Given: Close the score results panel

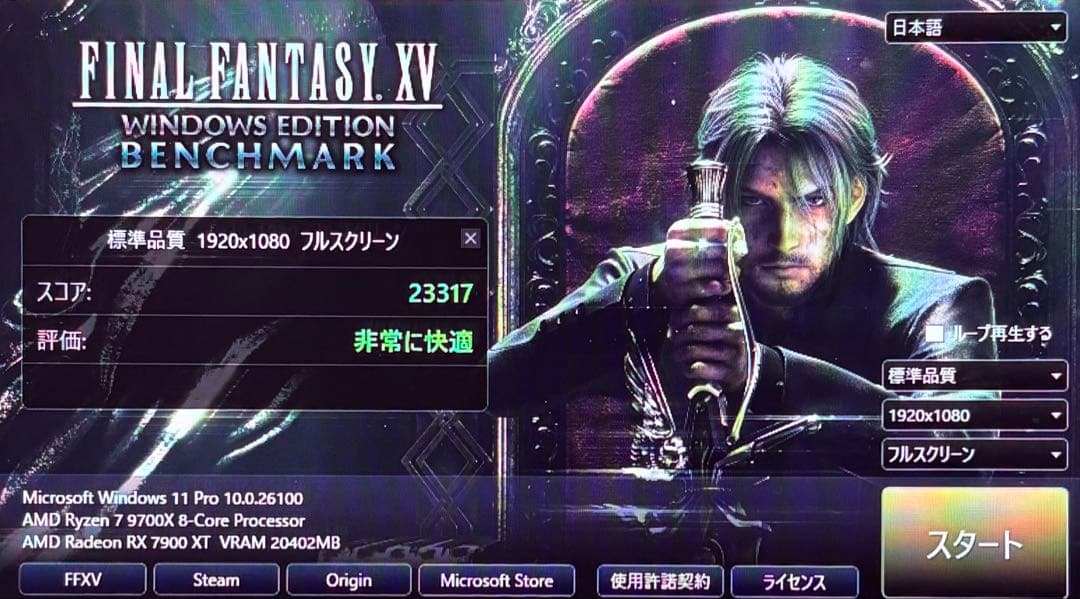Looking at the screenshot, I should pos(470,238).
